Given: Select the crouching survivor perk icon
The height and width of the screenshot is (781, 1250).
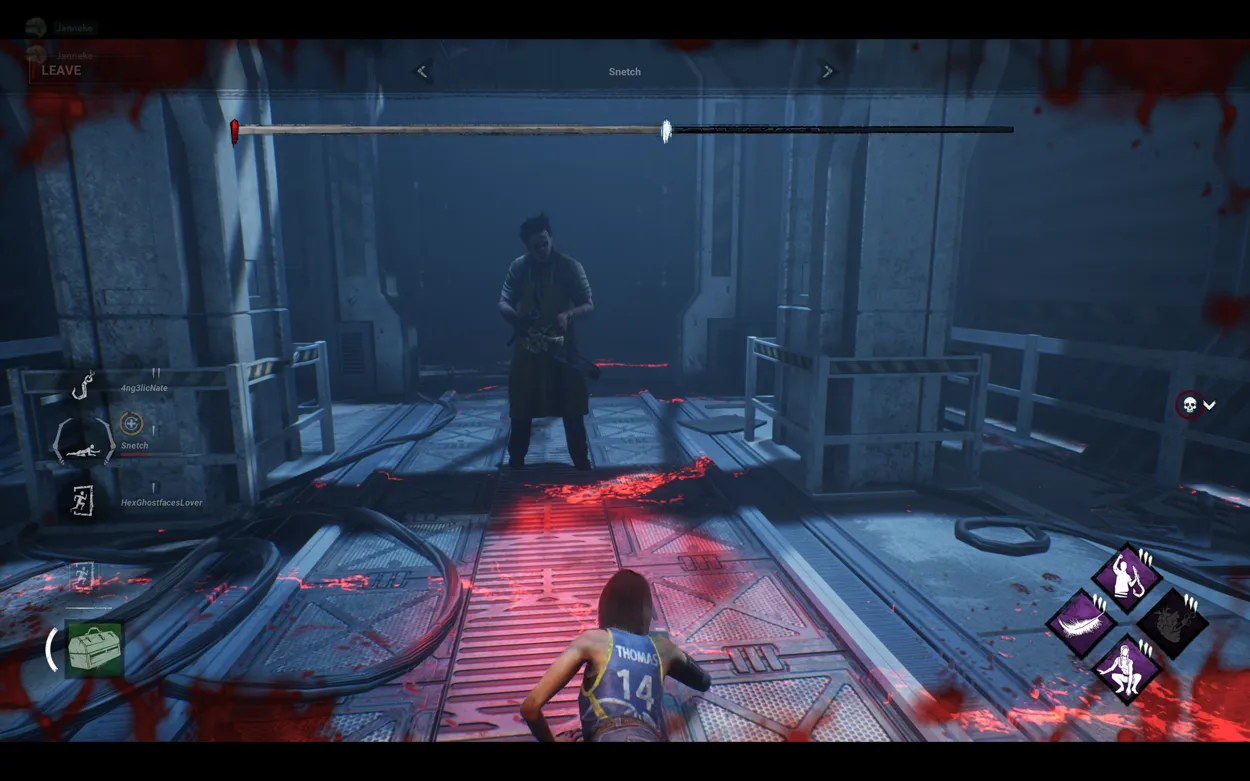Looking at the screenshot, I should 1126,668.
